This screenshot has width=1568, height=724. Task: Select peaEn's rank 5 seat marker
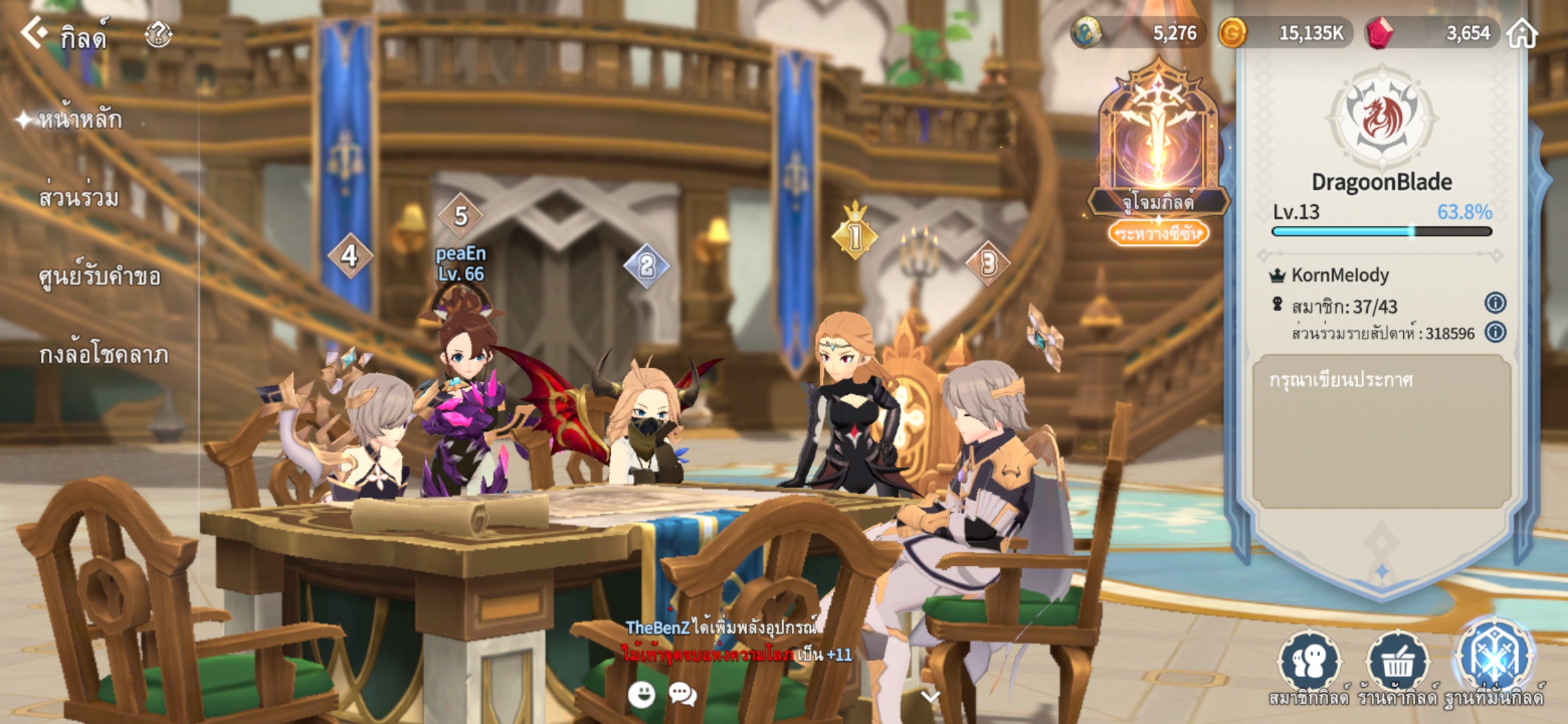(460, 216)
